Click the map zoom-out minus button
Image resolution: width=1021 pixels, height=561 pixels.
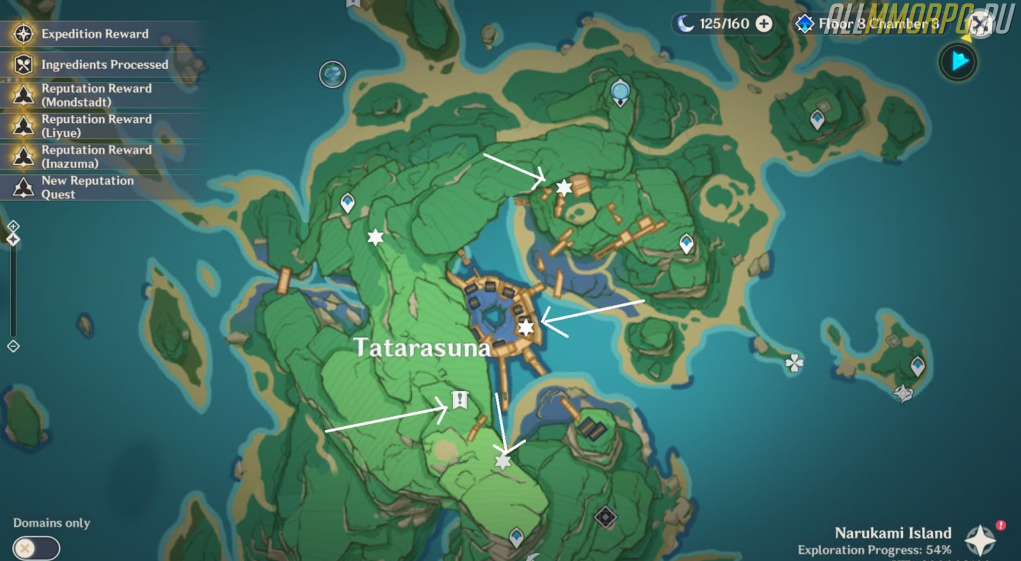pos(13,346)
